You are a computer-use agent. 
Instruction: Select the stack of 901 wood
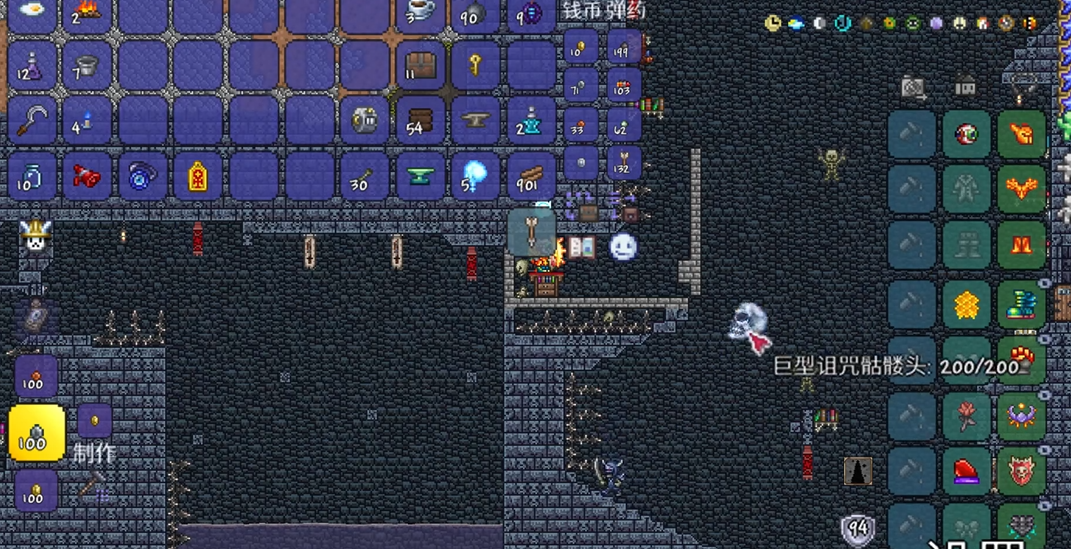[531, 177]
